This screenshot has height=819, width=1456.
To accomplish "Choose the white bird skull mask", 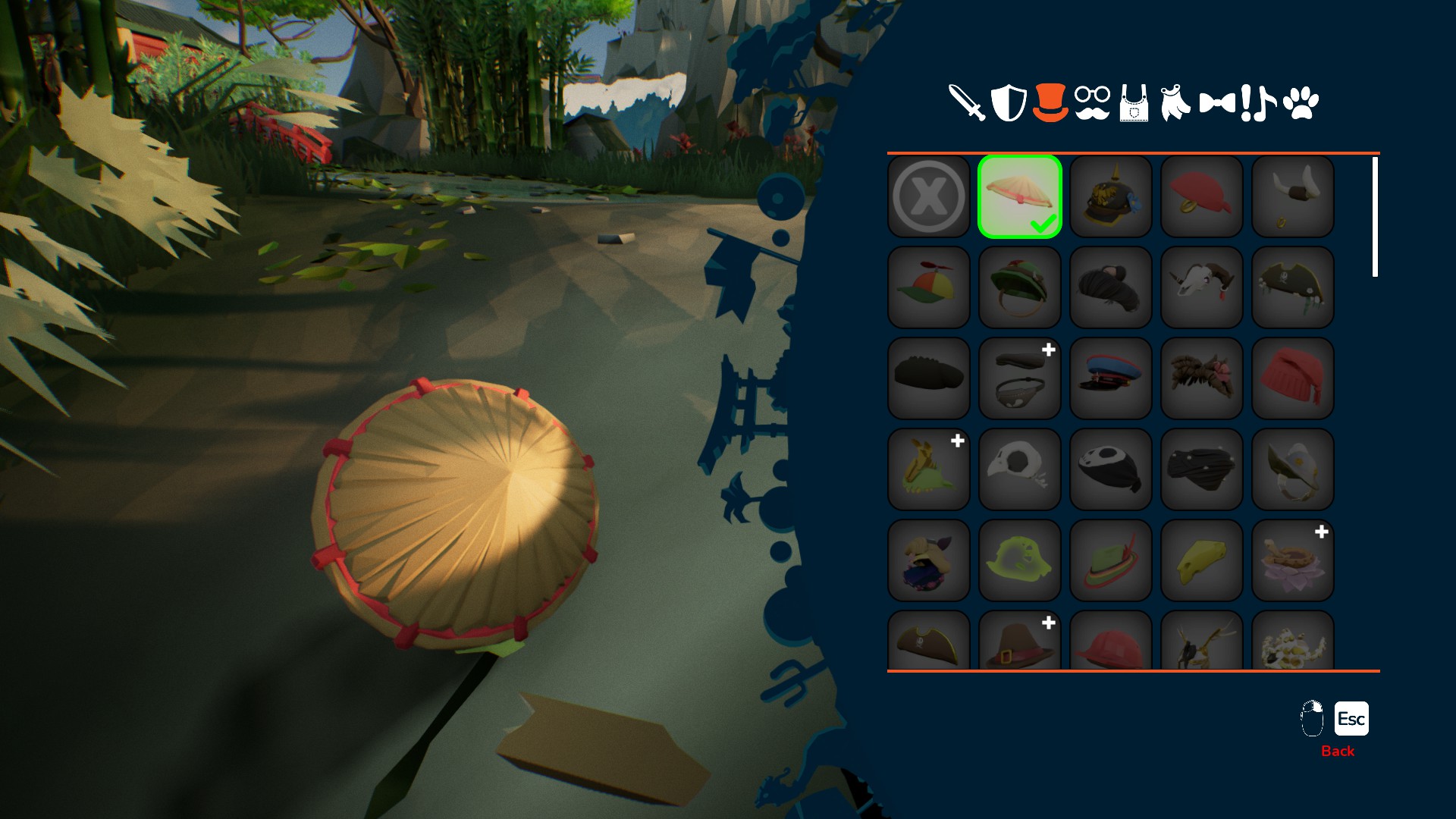I will click(x=1020, y=469).
